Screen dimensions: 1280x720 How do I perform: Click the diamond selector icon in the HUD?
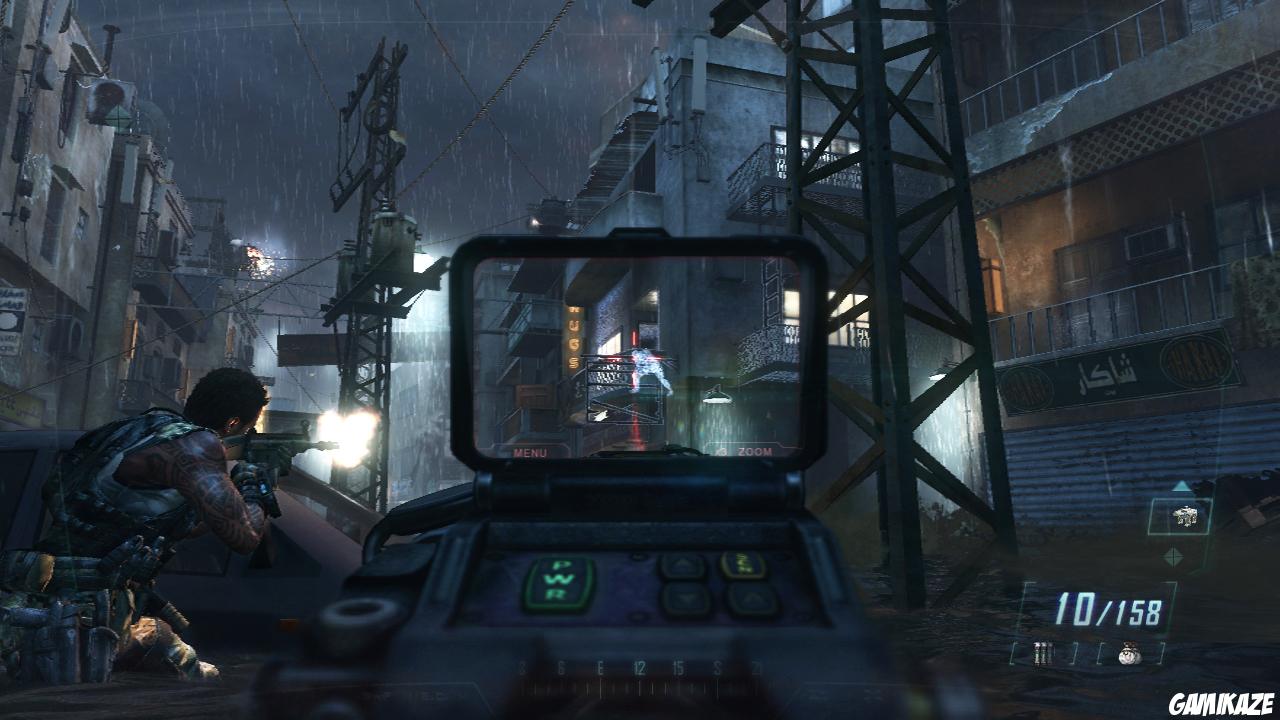pos(1174,556)
